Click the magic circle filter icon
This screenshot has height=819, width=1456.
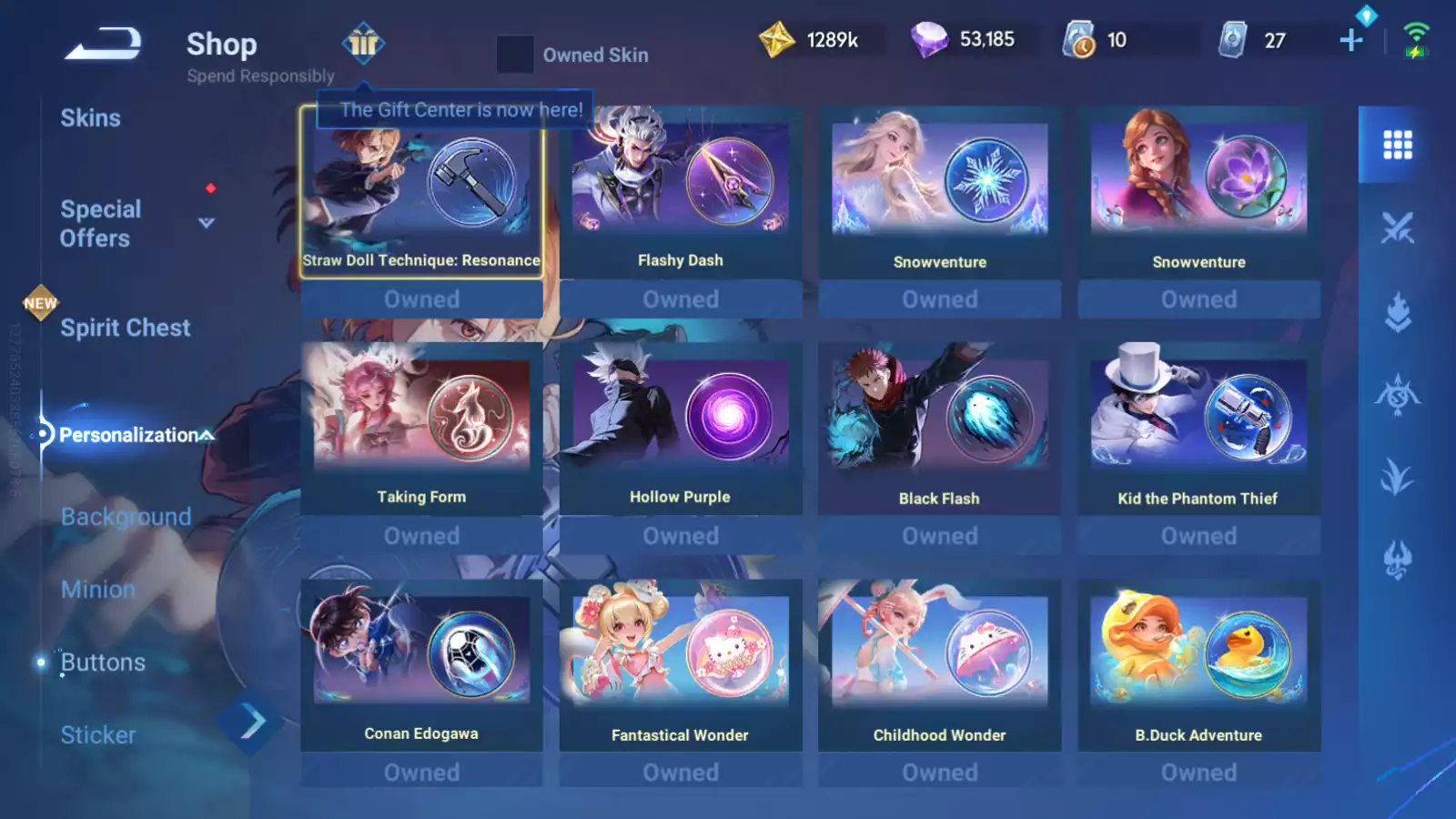click(x=1398, y=396)
